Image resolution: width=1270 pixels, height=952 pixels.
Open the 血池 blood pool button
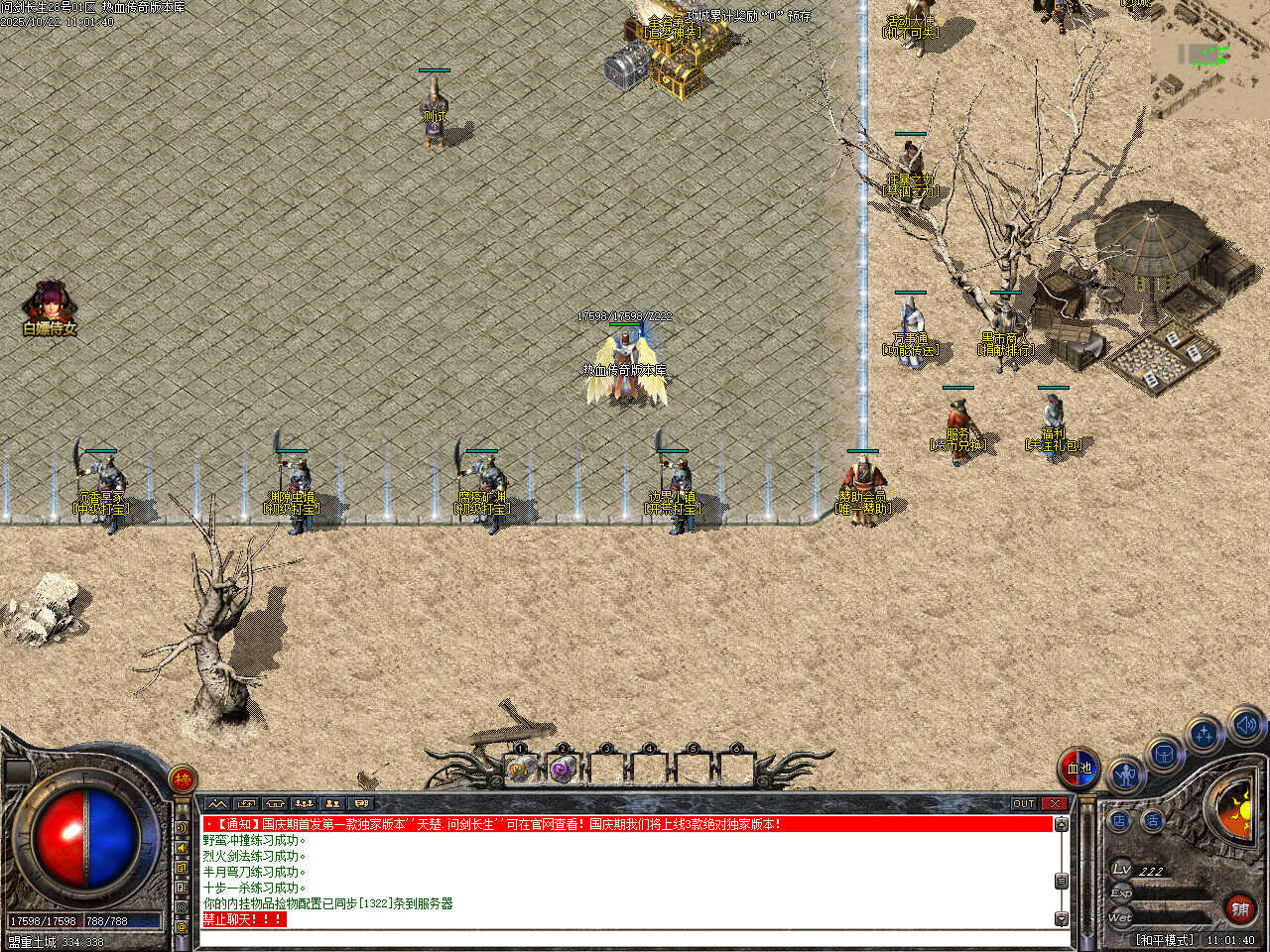pos(1079,769)
